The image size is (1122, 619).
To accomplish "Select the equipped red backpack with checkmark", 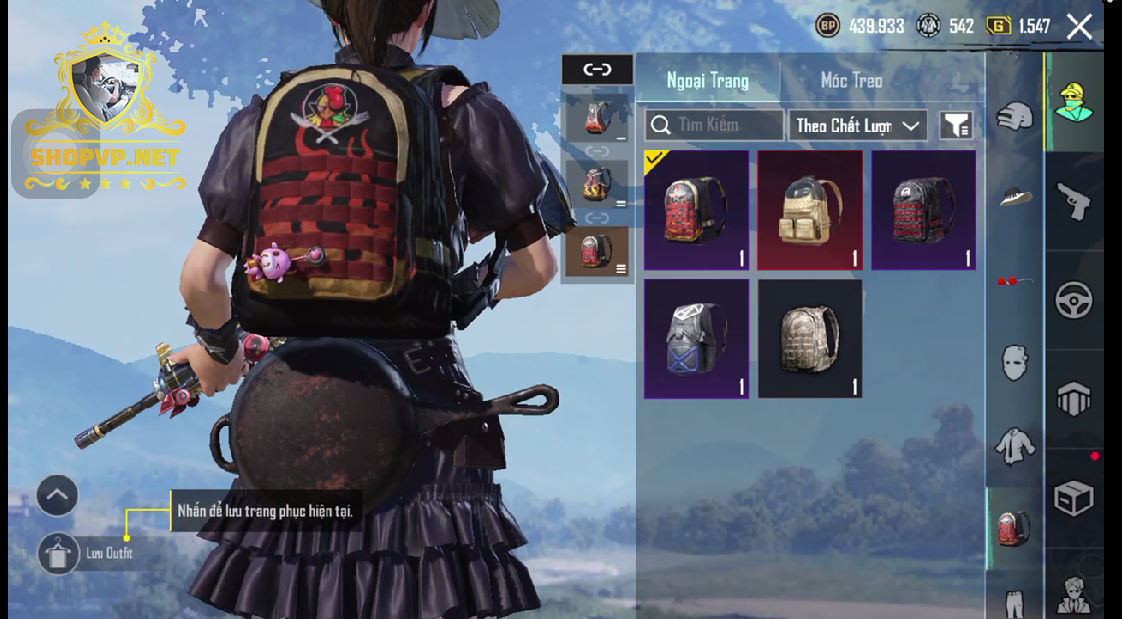I will 696,210.
